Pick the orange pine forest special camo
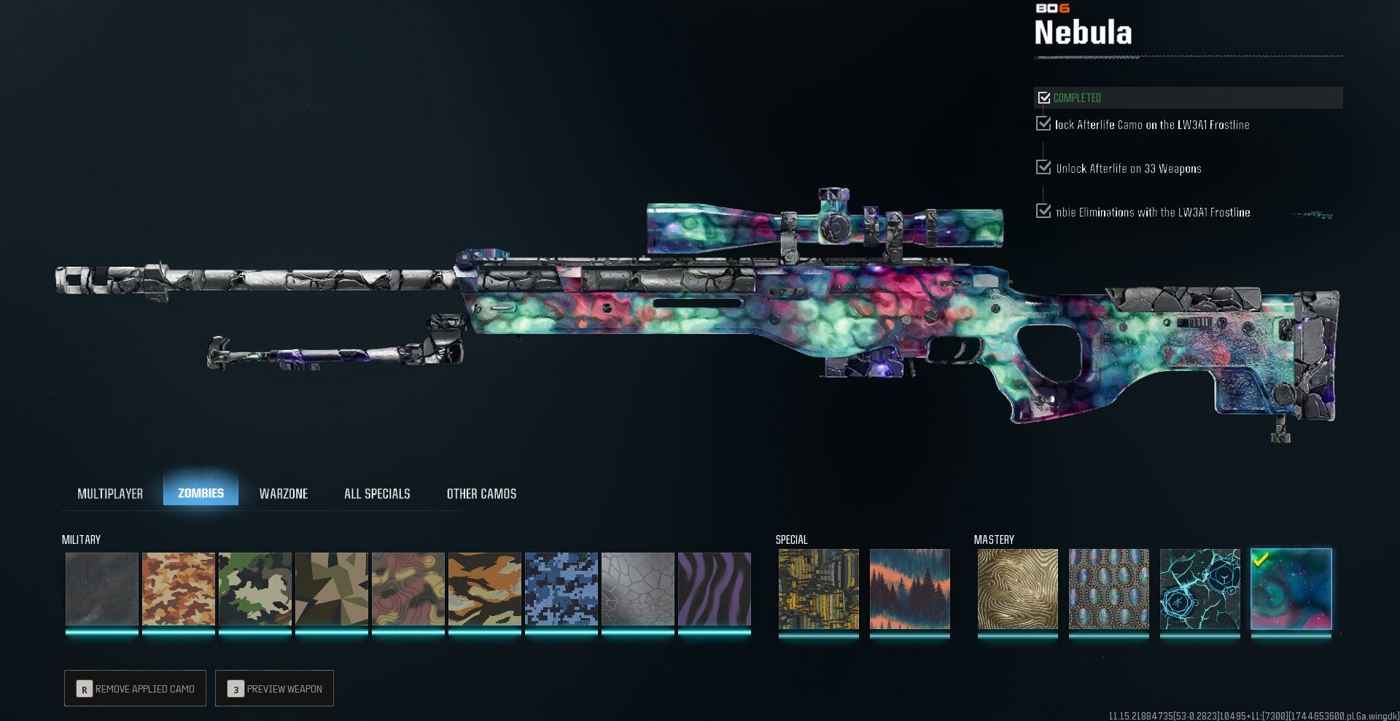This screenshot has height=721, width=1400. 909,590
